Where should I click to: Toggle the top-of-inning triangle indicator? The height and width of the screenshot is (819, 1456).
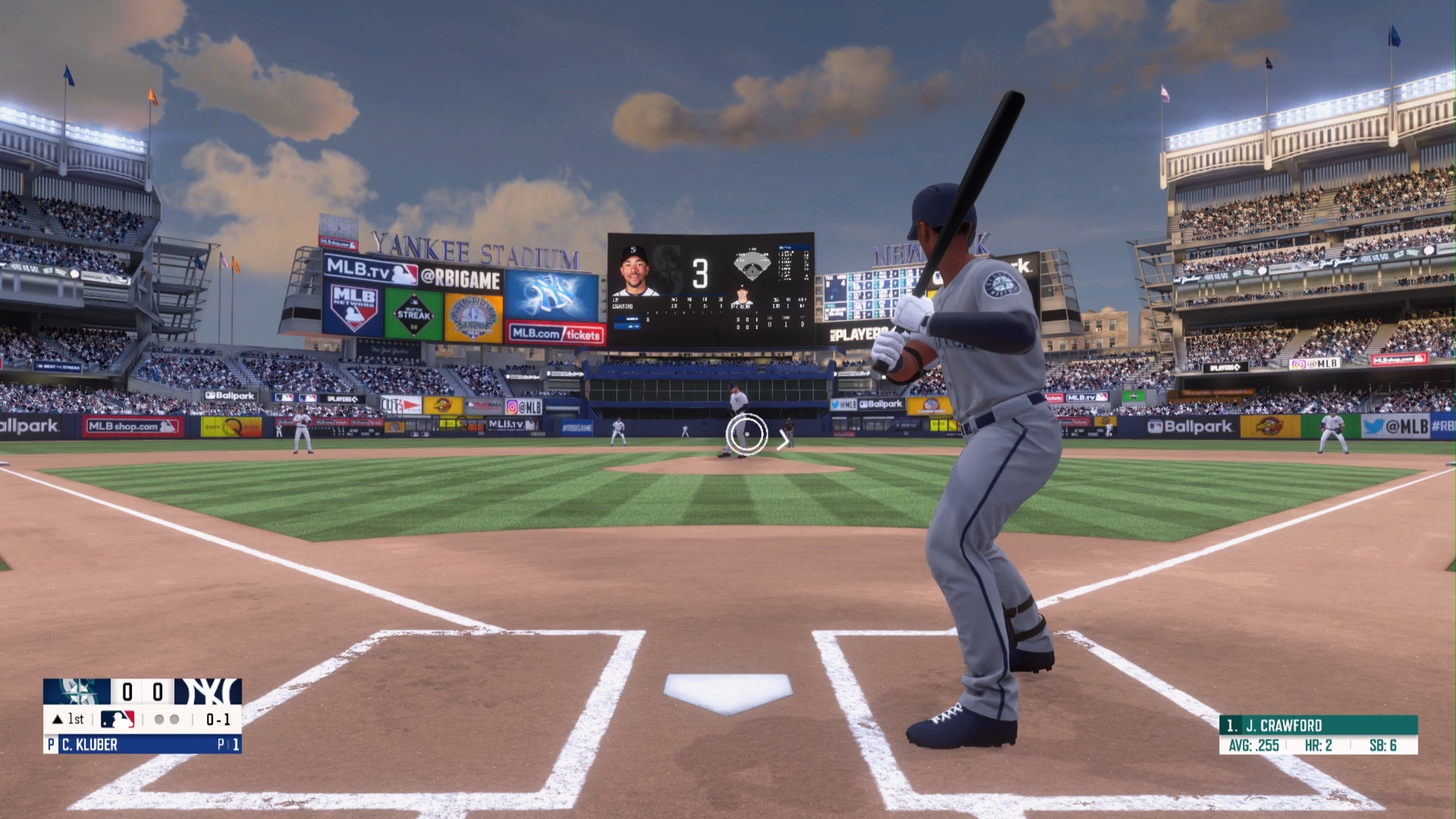[x=59, y=719]
